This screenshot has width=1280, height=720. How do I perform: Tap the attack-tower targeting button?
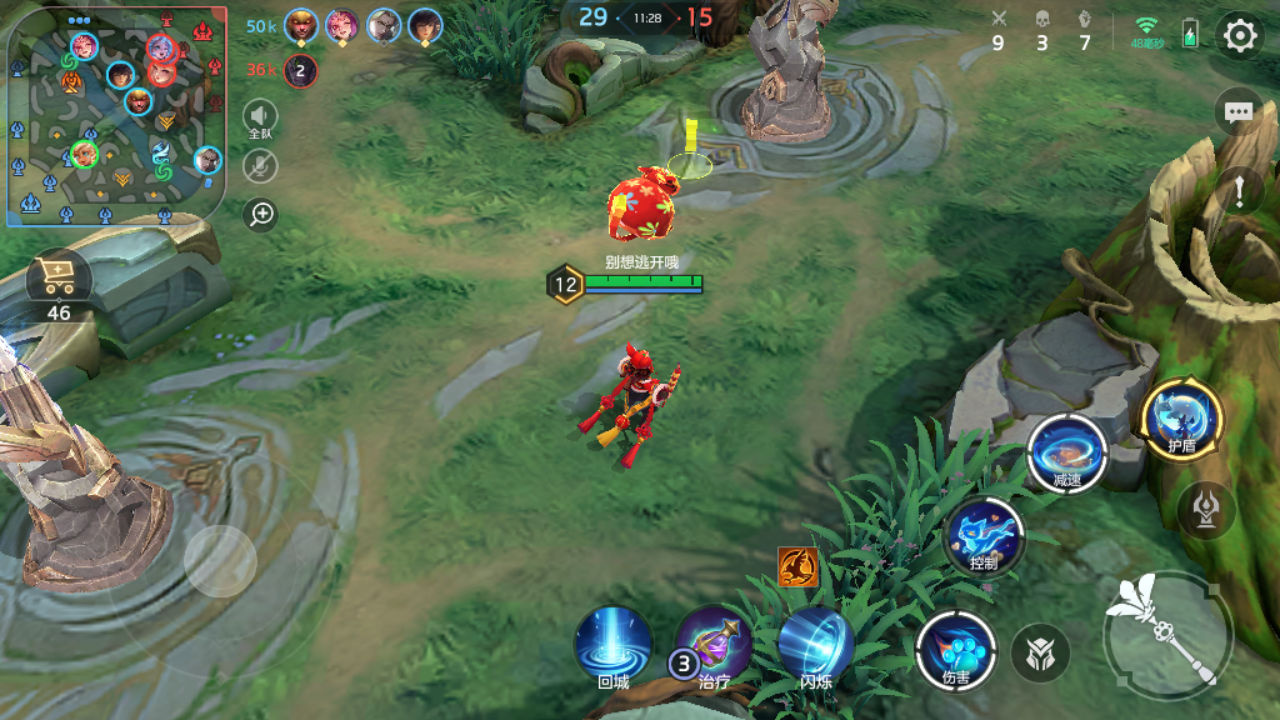coord(1204,509)
